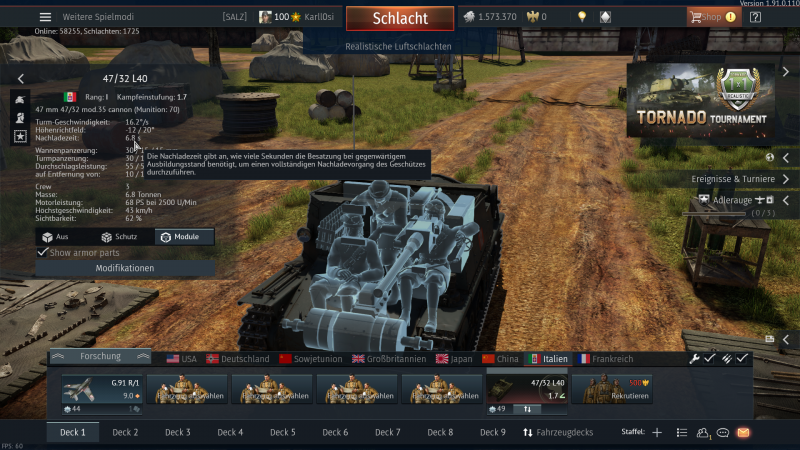This screenshot has width=800, height=450.
Task: Open the hamburger main menu
Action: click(45, 17)
